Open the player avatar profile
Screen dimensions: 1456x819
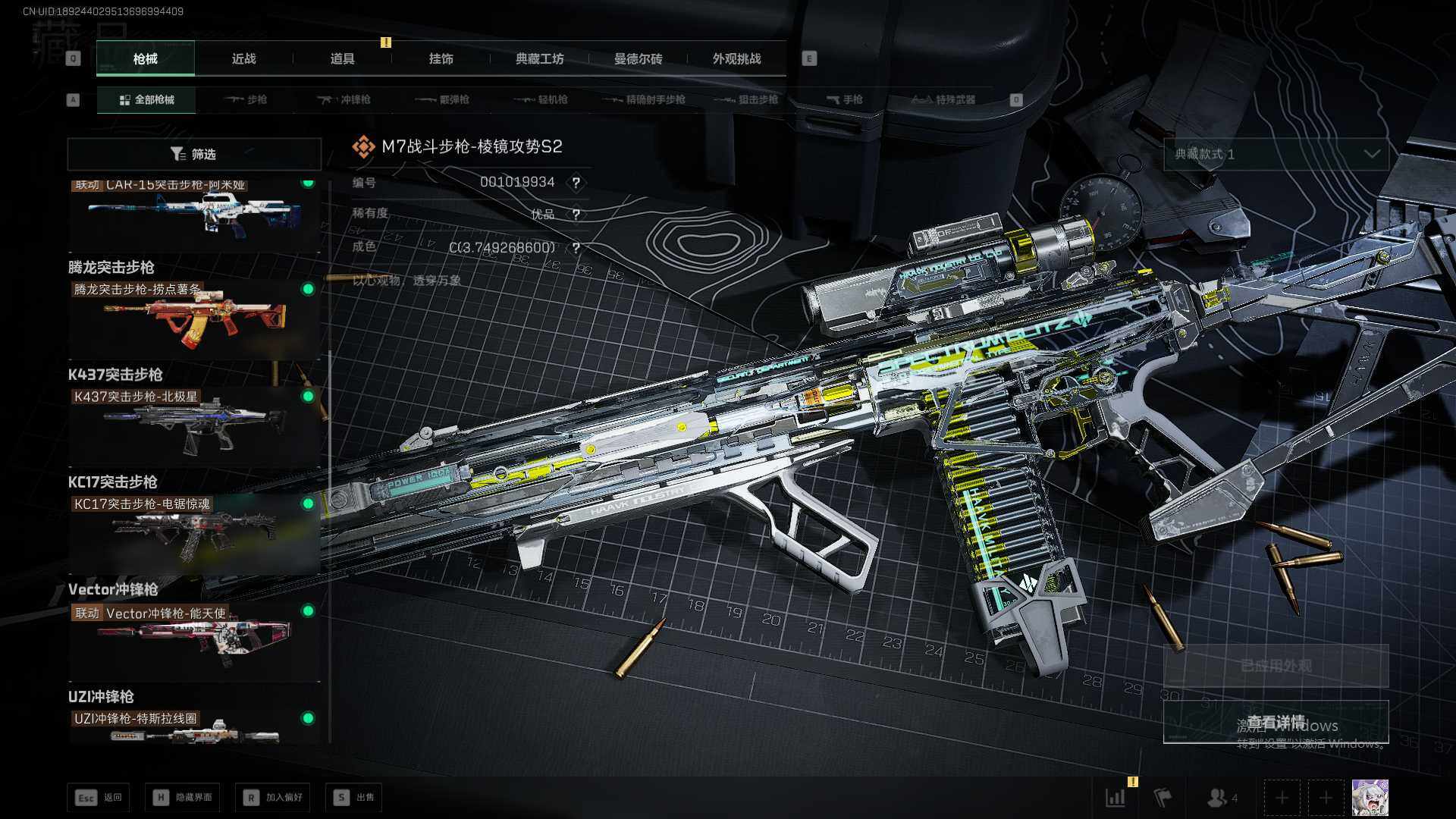[x=1370, y=797]
